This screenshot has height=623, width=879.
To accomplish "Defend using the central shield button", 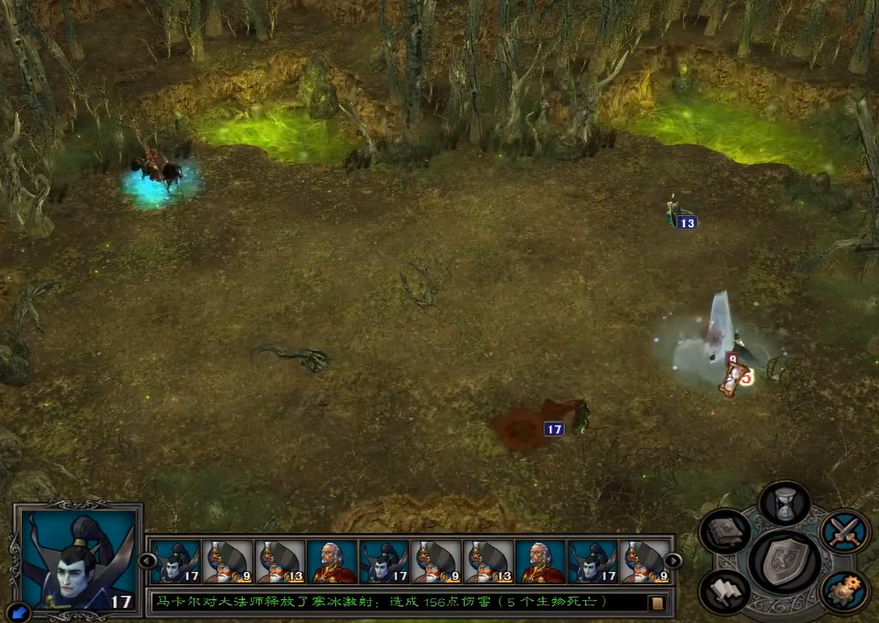I will [x=785, y=561].
